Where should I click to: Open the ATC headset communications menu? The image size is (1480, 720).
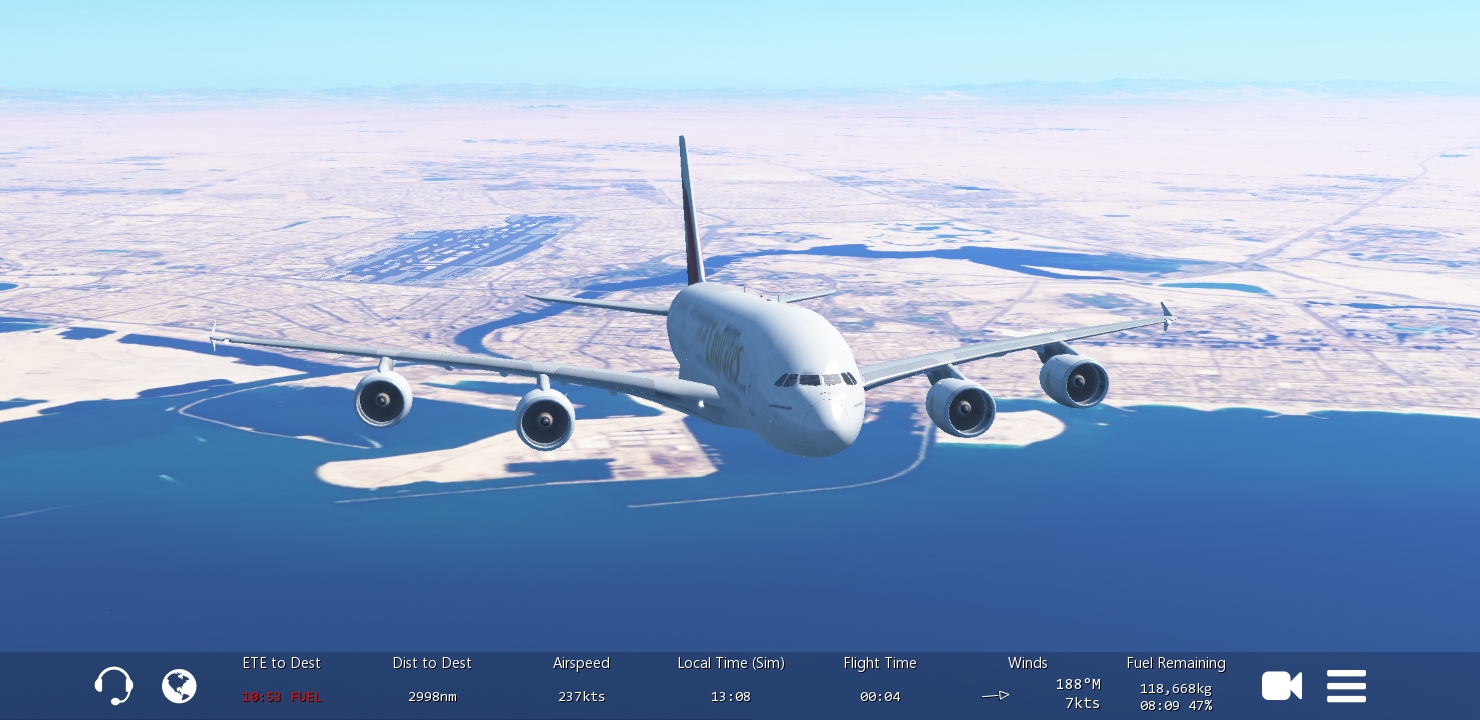114,686
